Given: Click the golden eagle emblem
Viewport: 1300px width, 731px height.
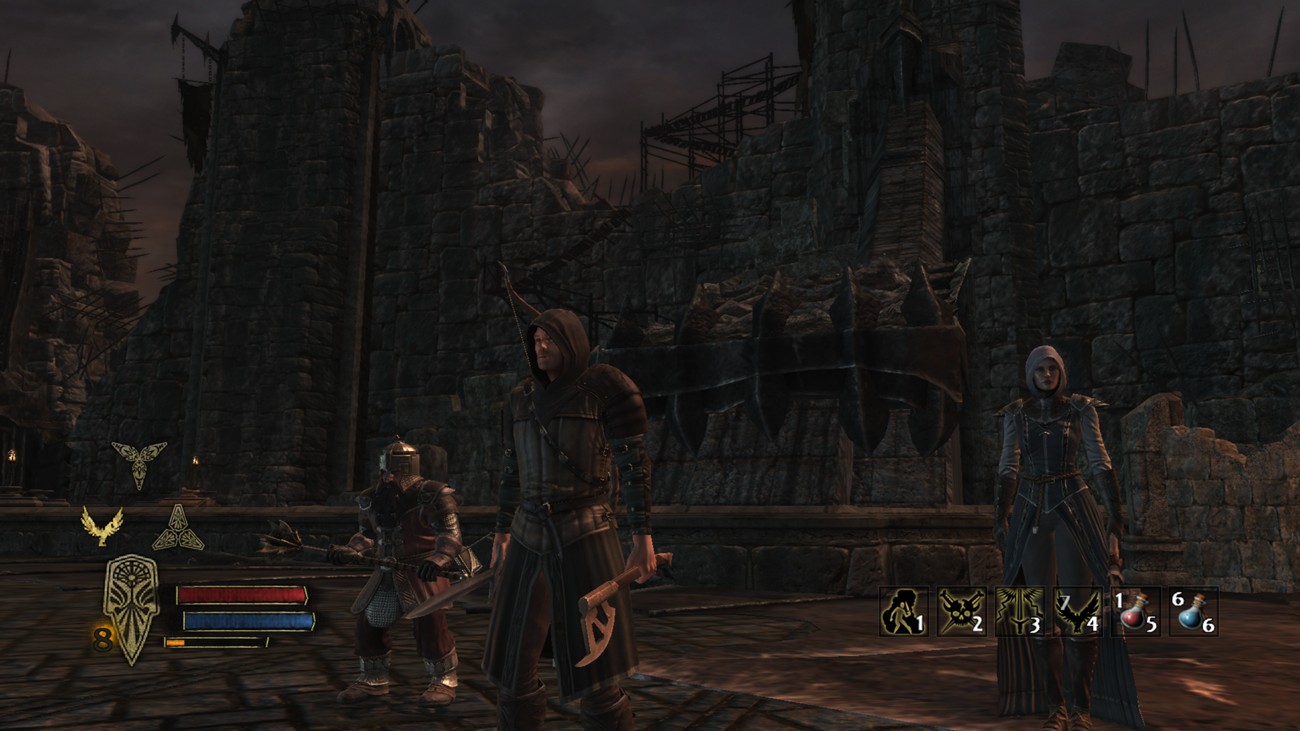Looking at the screenshot, I should tap(102, 526).
